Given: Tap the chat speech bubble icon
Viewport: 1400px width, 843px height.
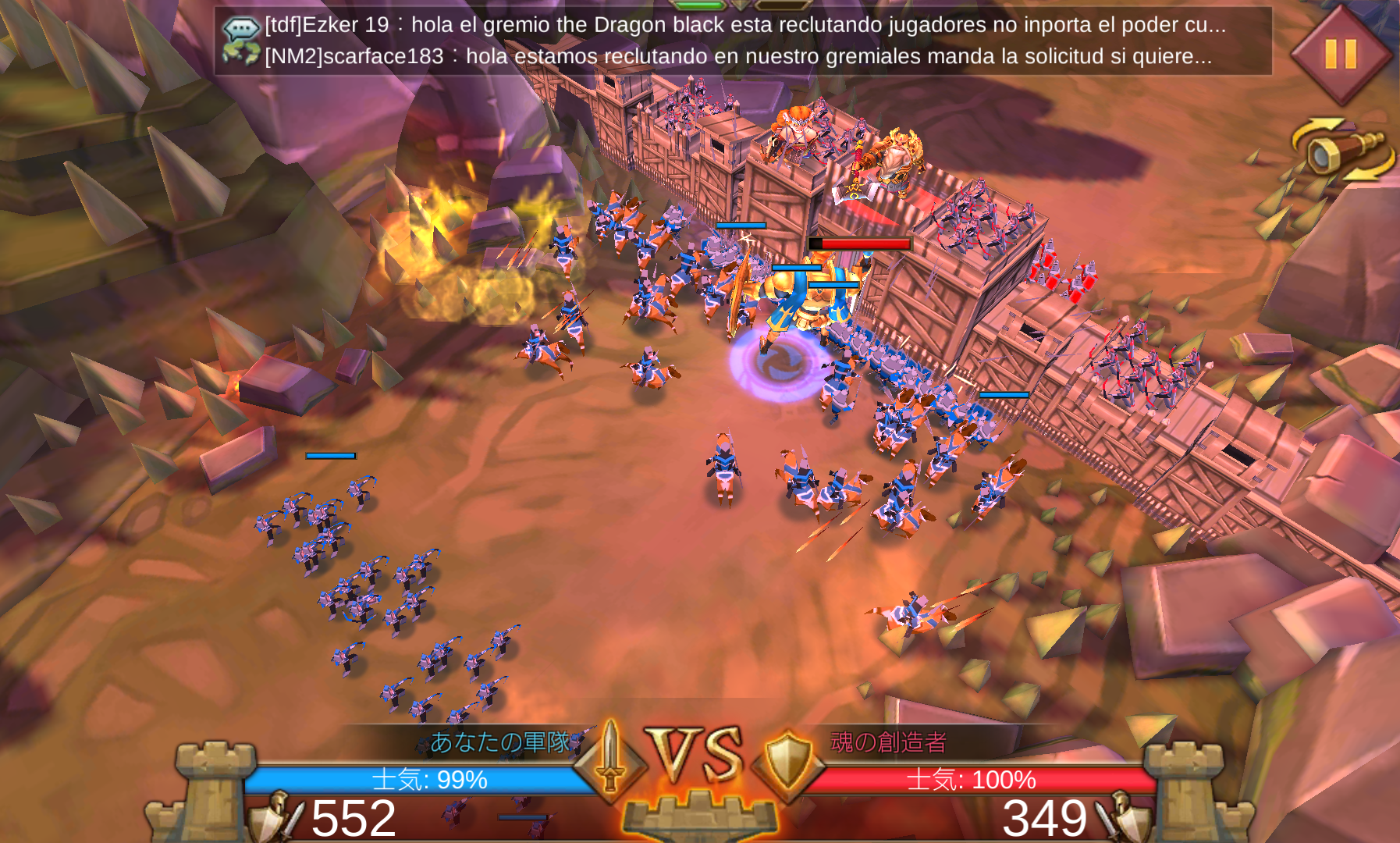Looking at the screenshot, I should tap(241, 30).
